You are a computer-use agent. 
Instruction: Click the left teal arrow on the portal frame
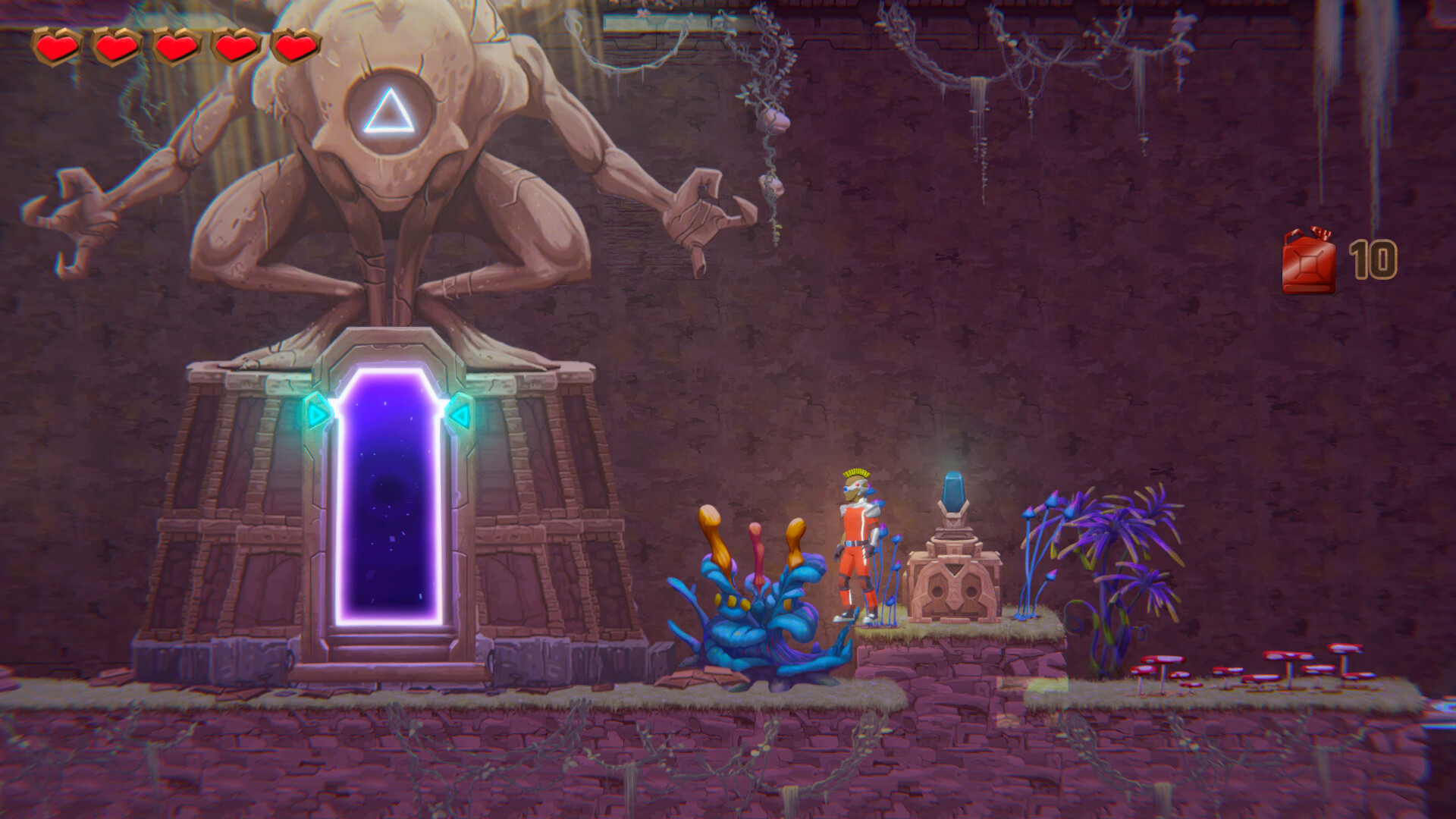pyautogui.click(x=315, y=412)
